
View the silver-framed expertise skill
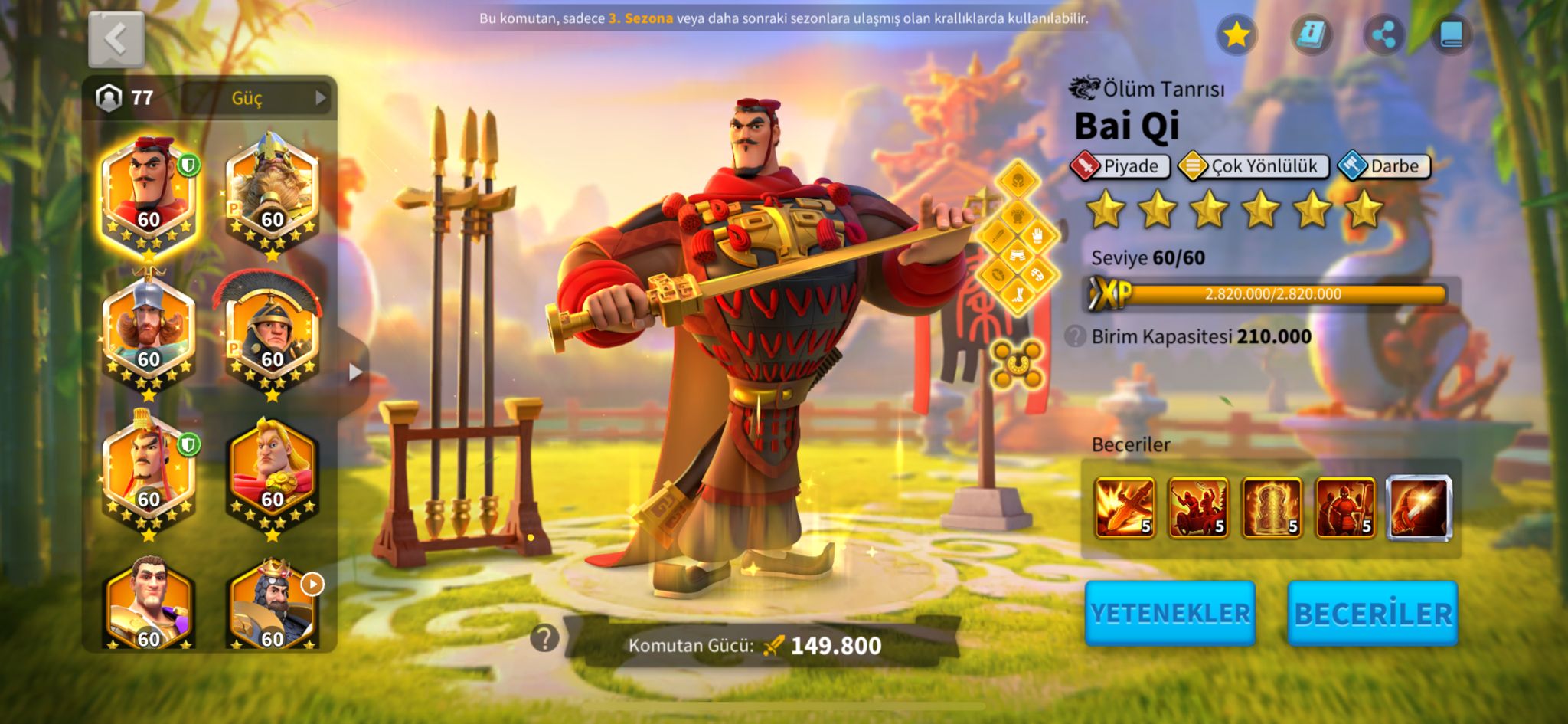[x=1419, y=507]
